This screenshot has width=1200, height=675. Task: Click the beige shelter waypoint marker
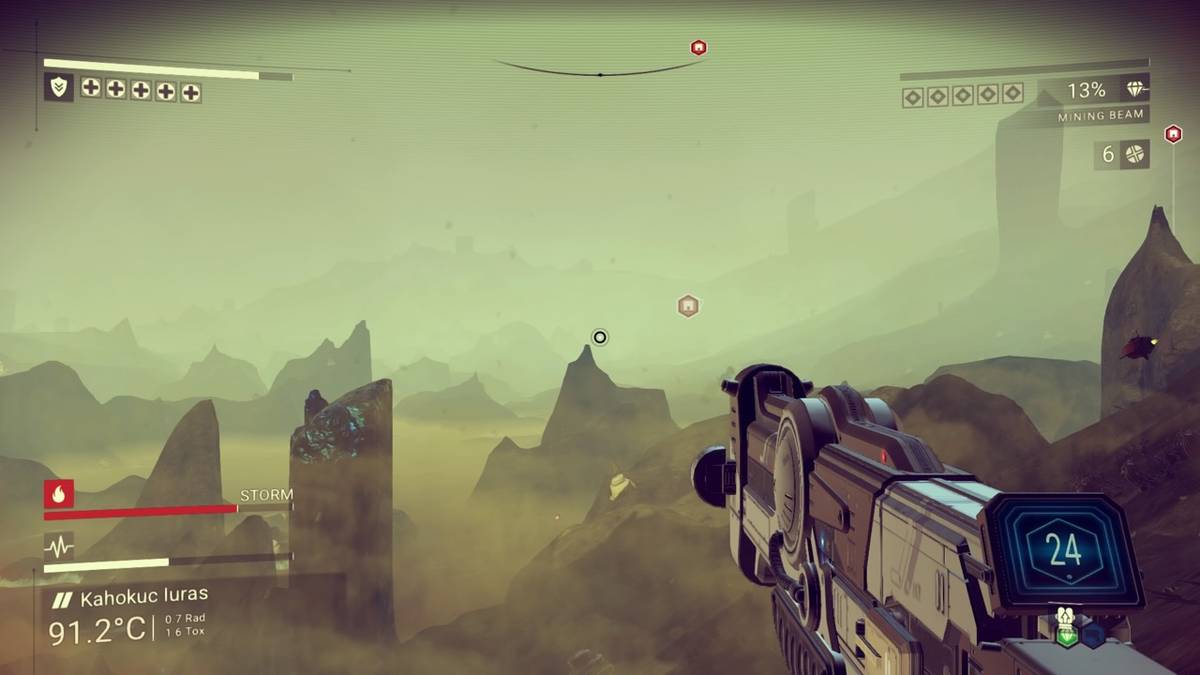(688, 306)
